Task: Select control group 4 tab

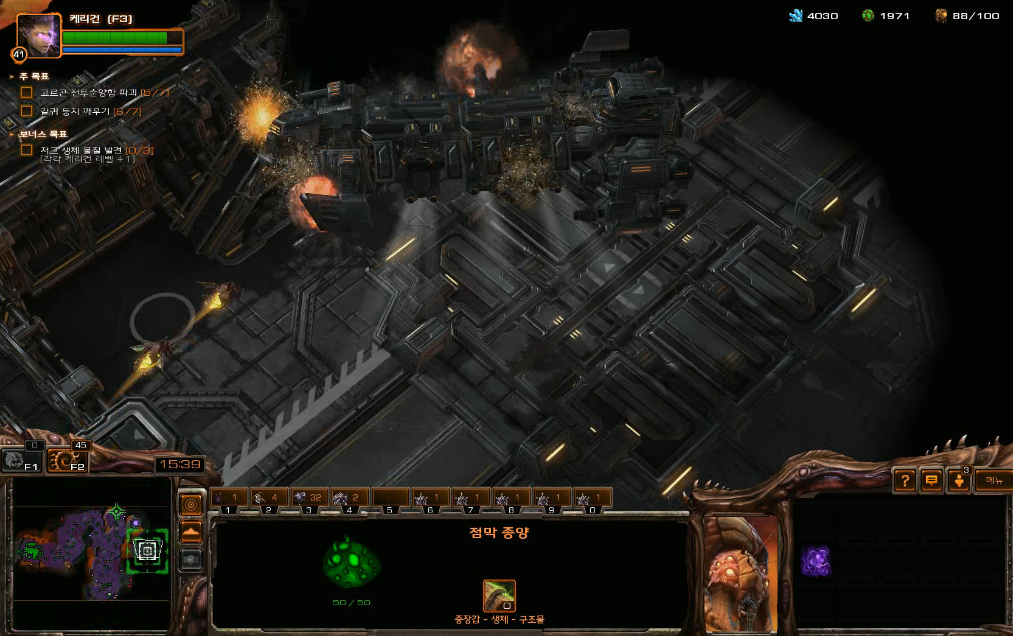Action: pyautogui.click(x=350, y=497)
